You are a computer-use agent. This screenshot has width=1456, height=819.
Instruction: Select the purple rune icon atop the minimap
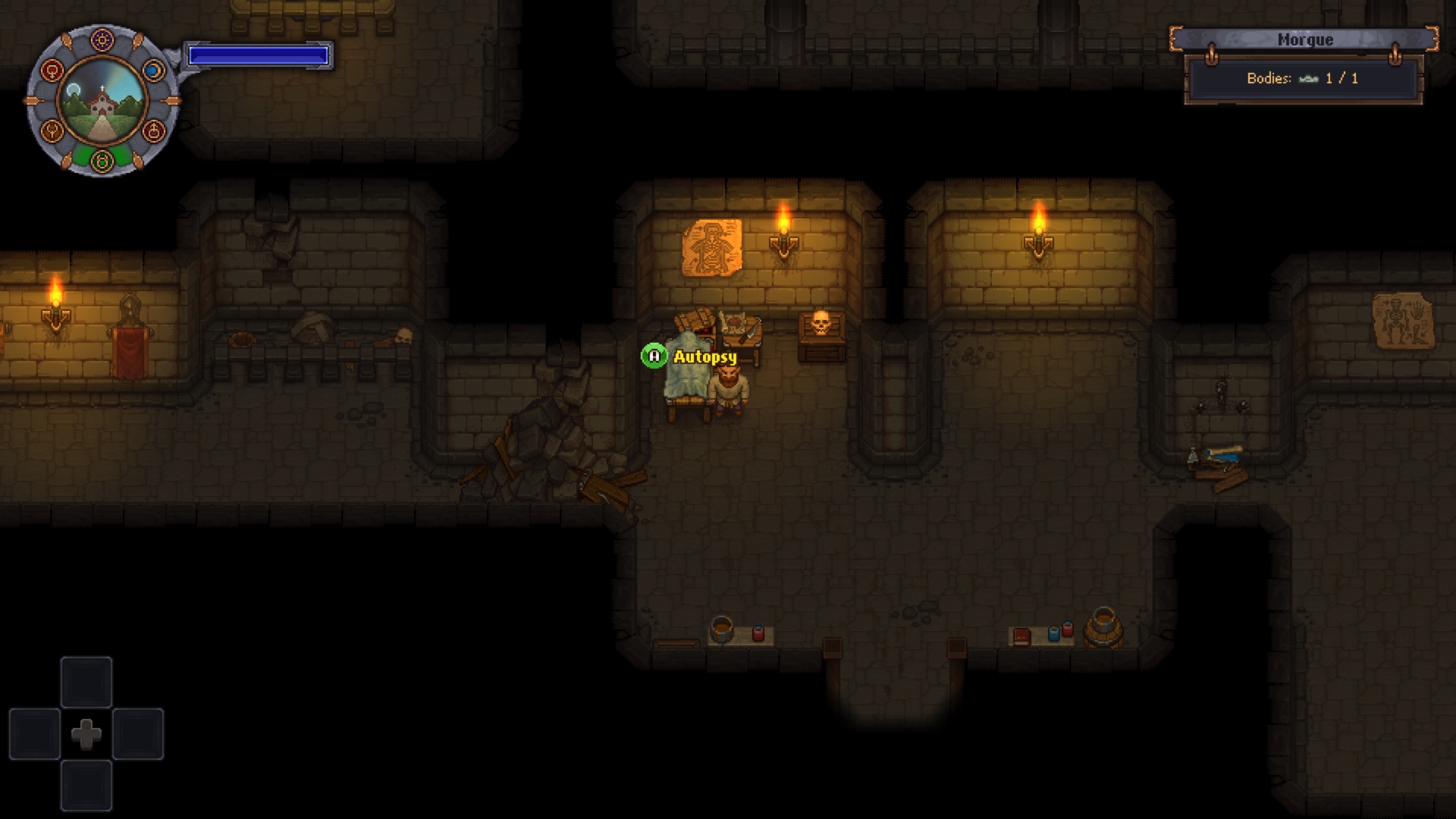102,39
